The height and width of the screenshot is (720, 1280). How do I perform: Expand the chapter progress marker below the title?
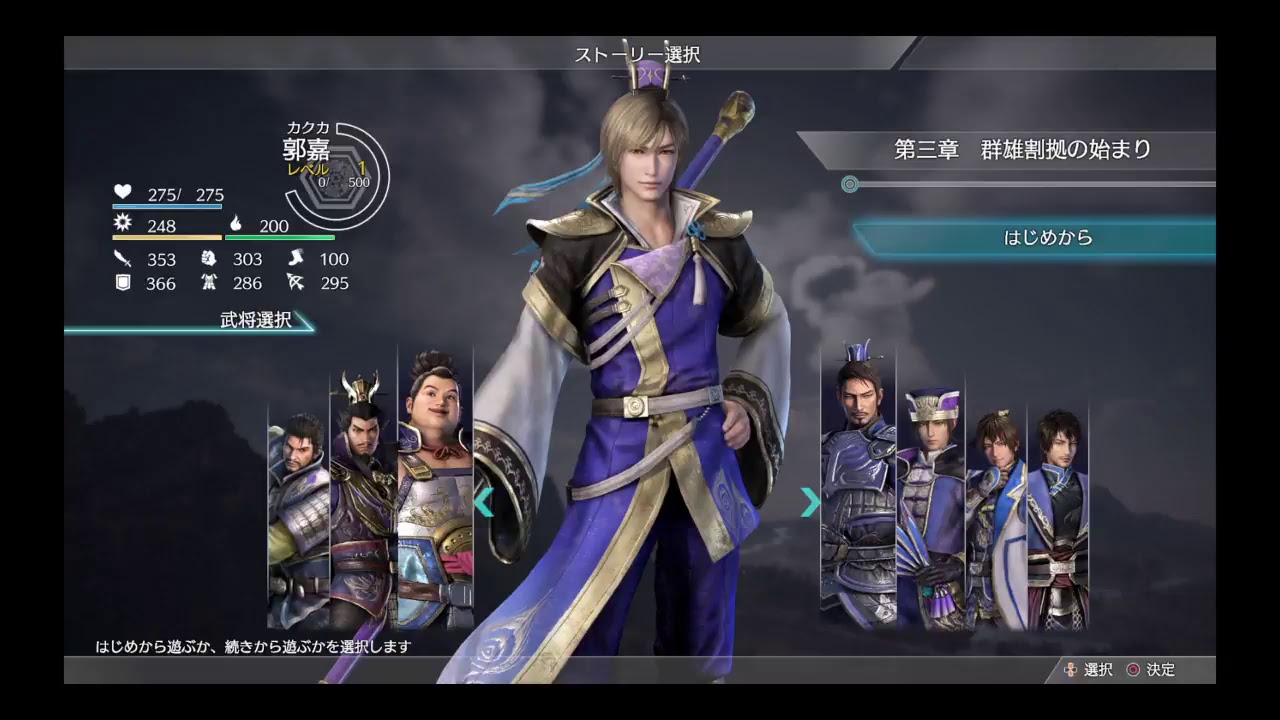tap(850, 184)
